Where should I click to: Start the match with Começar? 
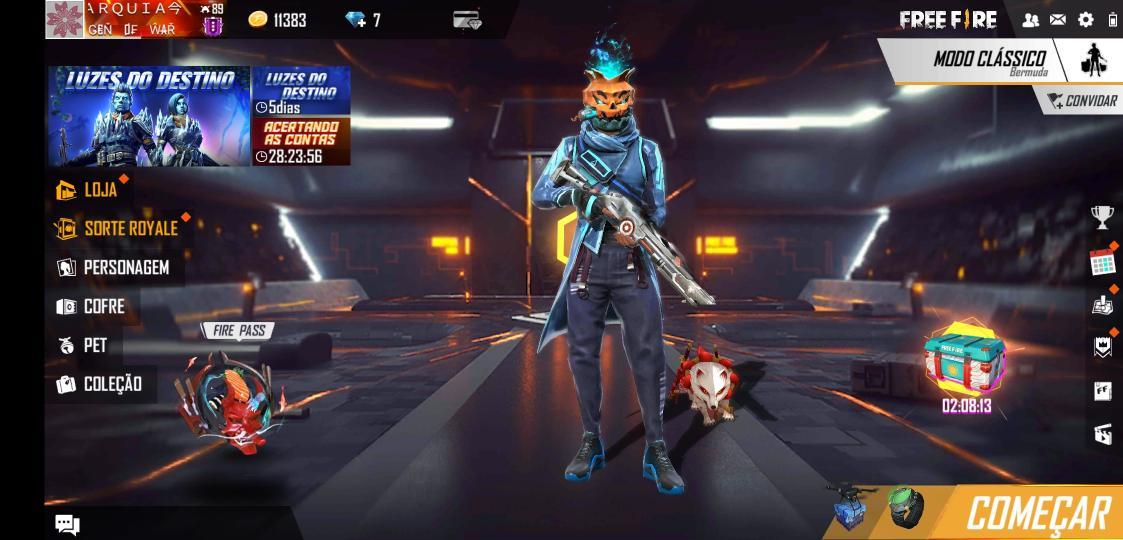tap(1037, 513)
